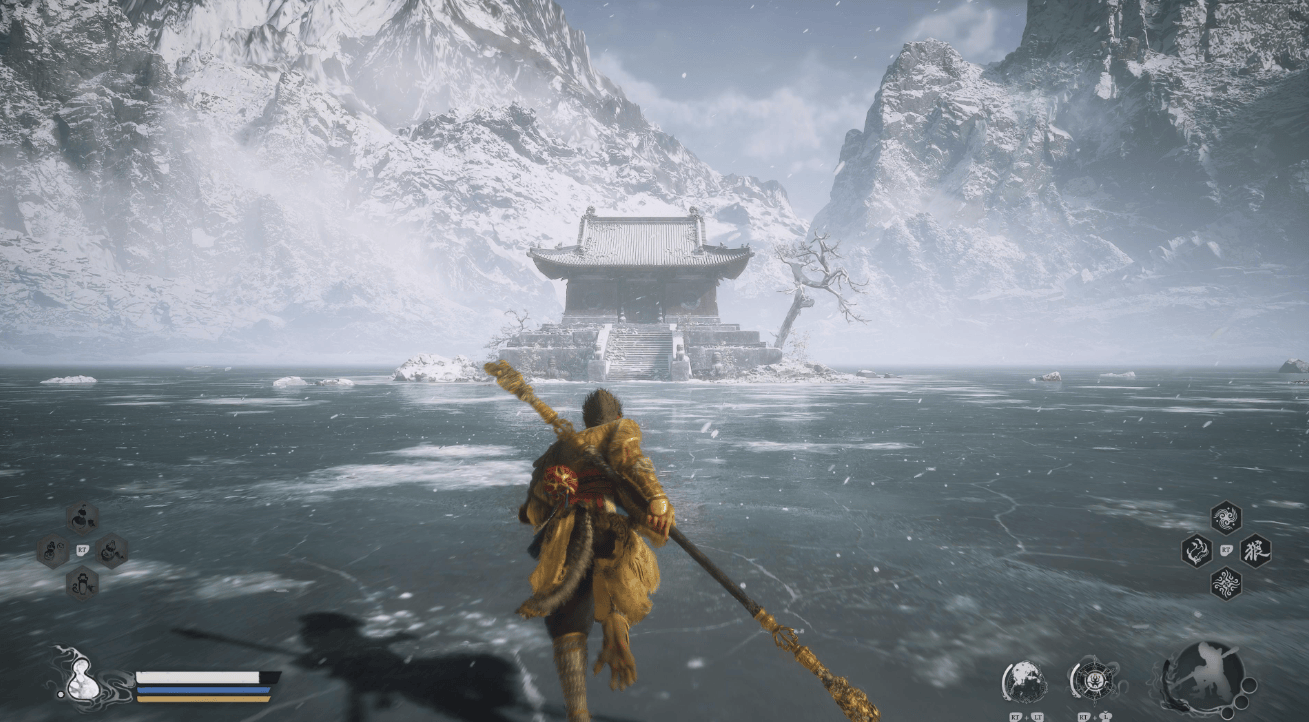Activate the spiral cloud swirl spell
The width and height of the screenshot is (1309, 722).
tap(1226, 517)
